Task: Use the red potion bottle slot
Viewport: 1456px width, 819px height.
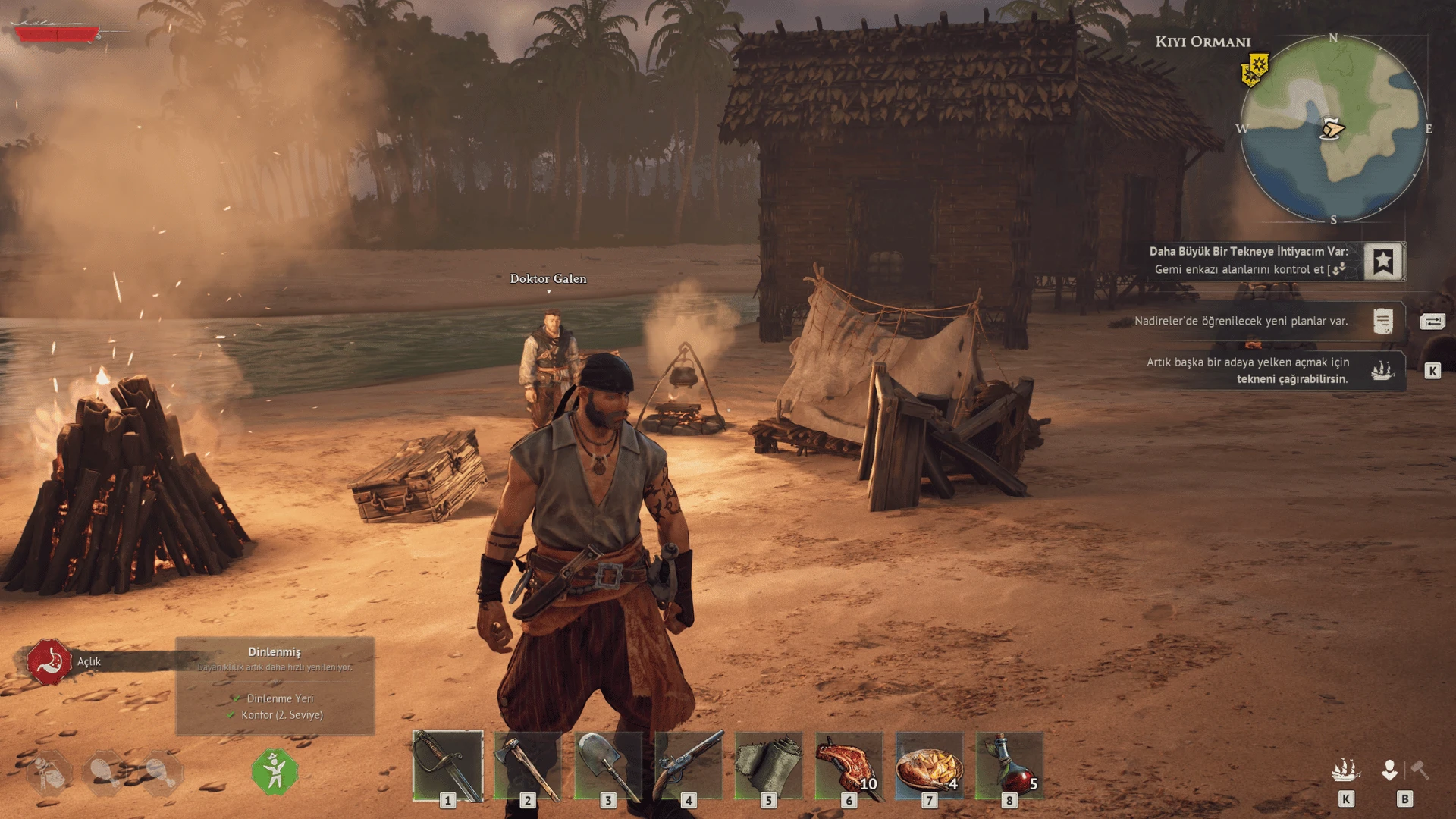Action: 1009,766
